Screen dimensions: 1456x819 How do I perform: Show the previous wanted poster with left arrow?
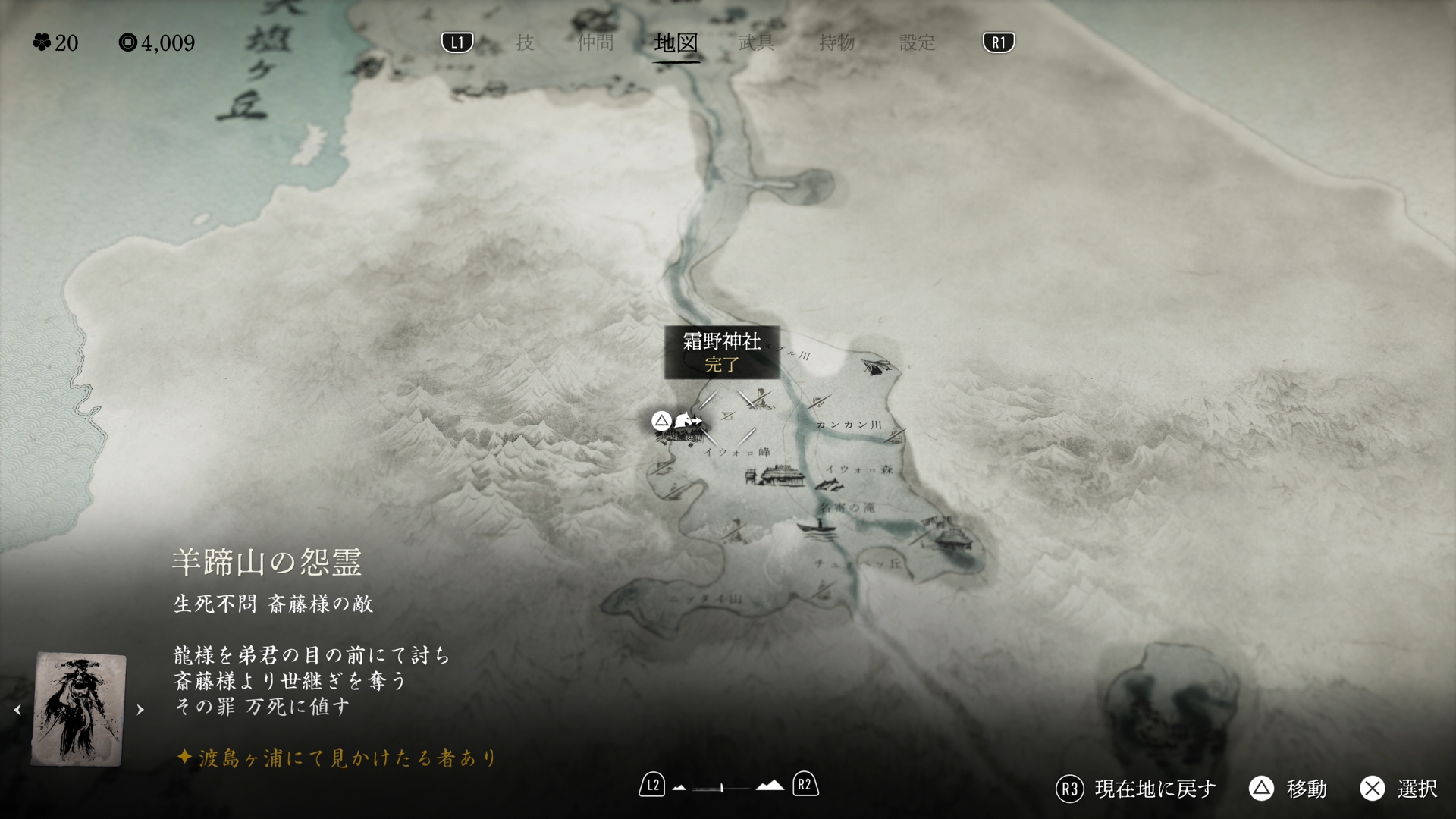point(17,711)
